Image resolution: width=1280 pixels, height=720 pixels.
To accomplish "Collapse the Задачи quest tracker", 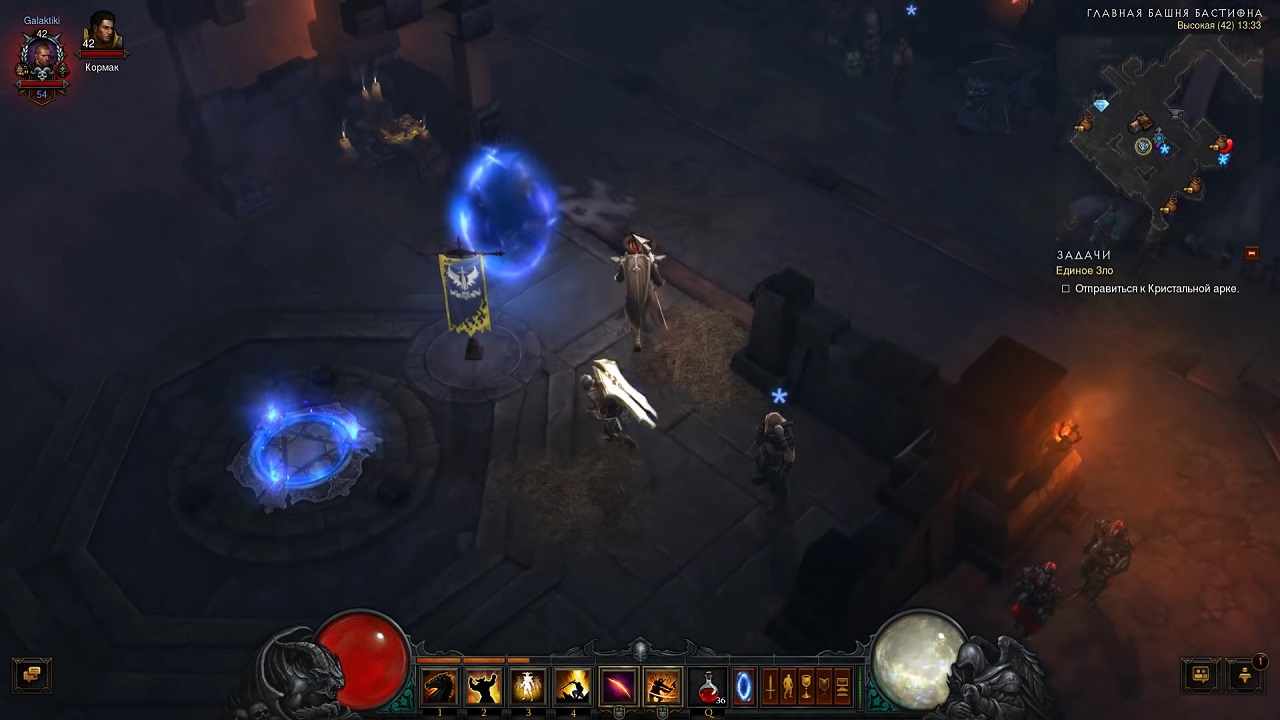I will tap(1251, 254).
